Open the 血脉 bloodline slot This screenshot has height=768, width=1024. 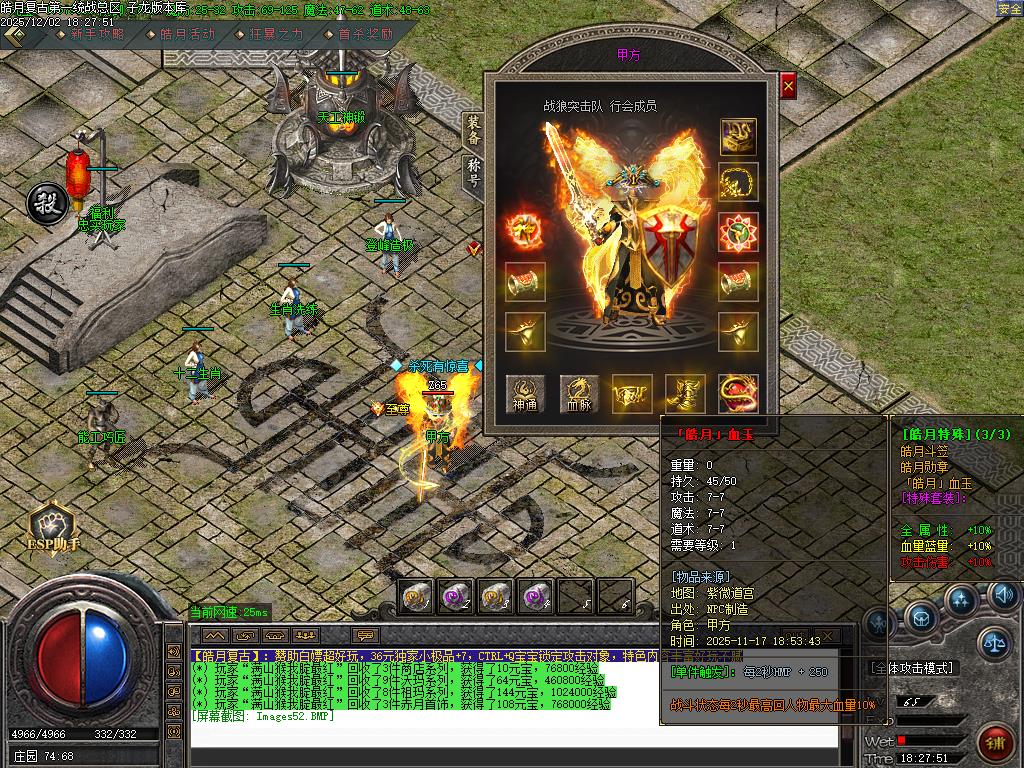point(580,394)
